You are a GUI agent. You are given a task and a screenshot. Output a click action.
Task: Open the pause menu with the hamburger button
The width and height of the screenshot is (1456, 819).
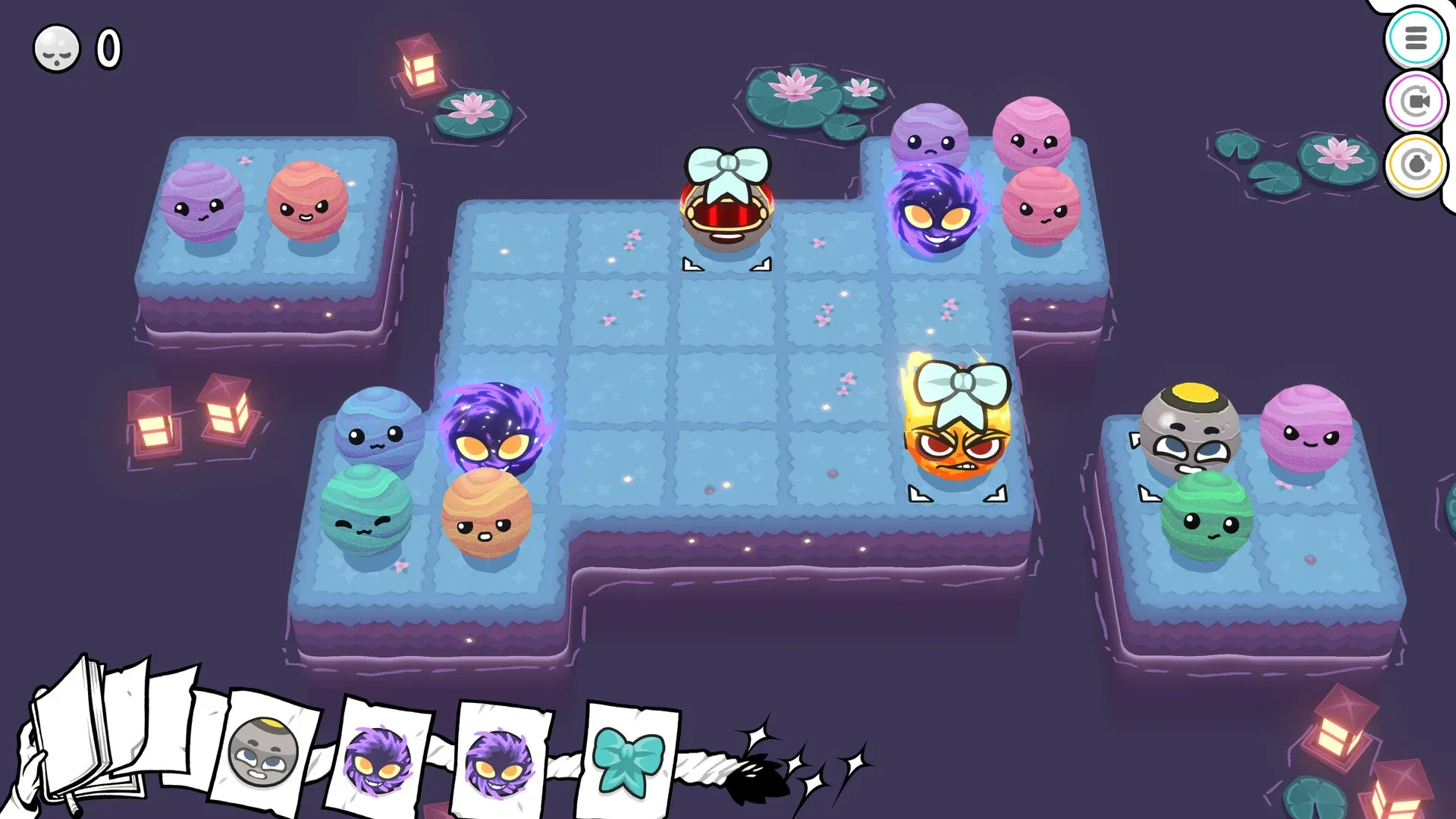[x=1417, y=38]
